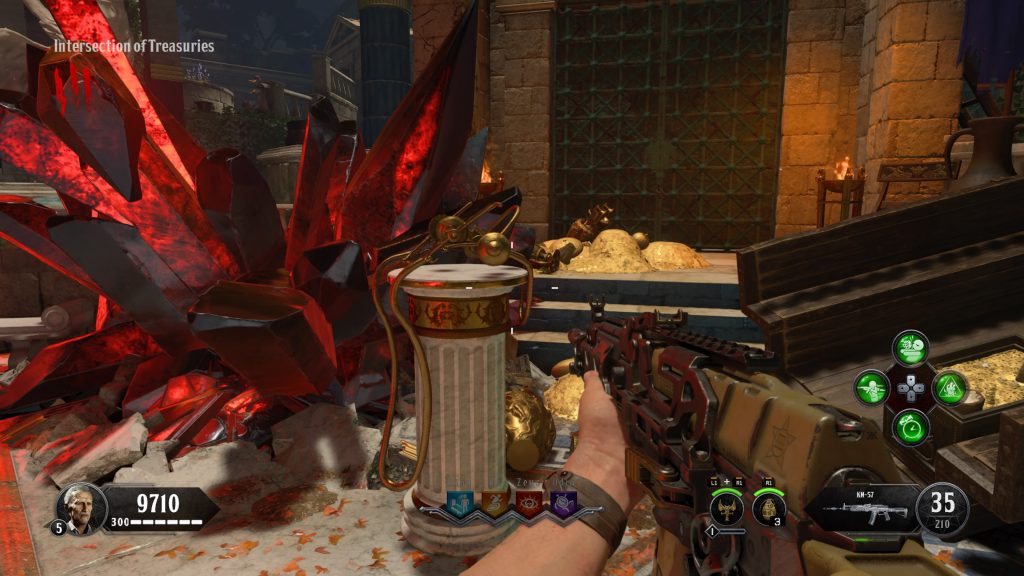Activate the green gunner elixir on the left

tap(871, 388)
